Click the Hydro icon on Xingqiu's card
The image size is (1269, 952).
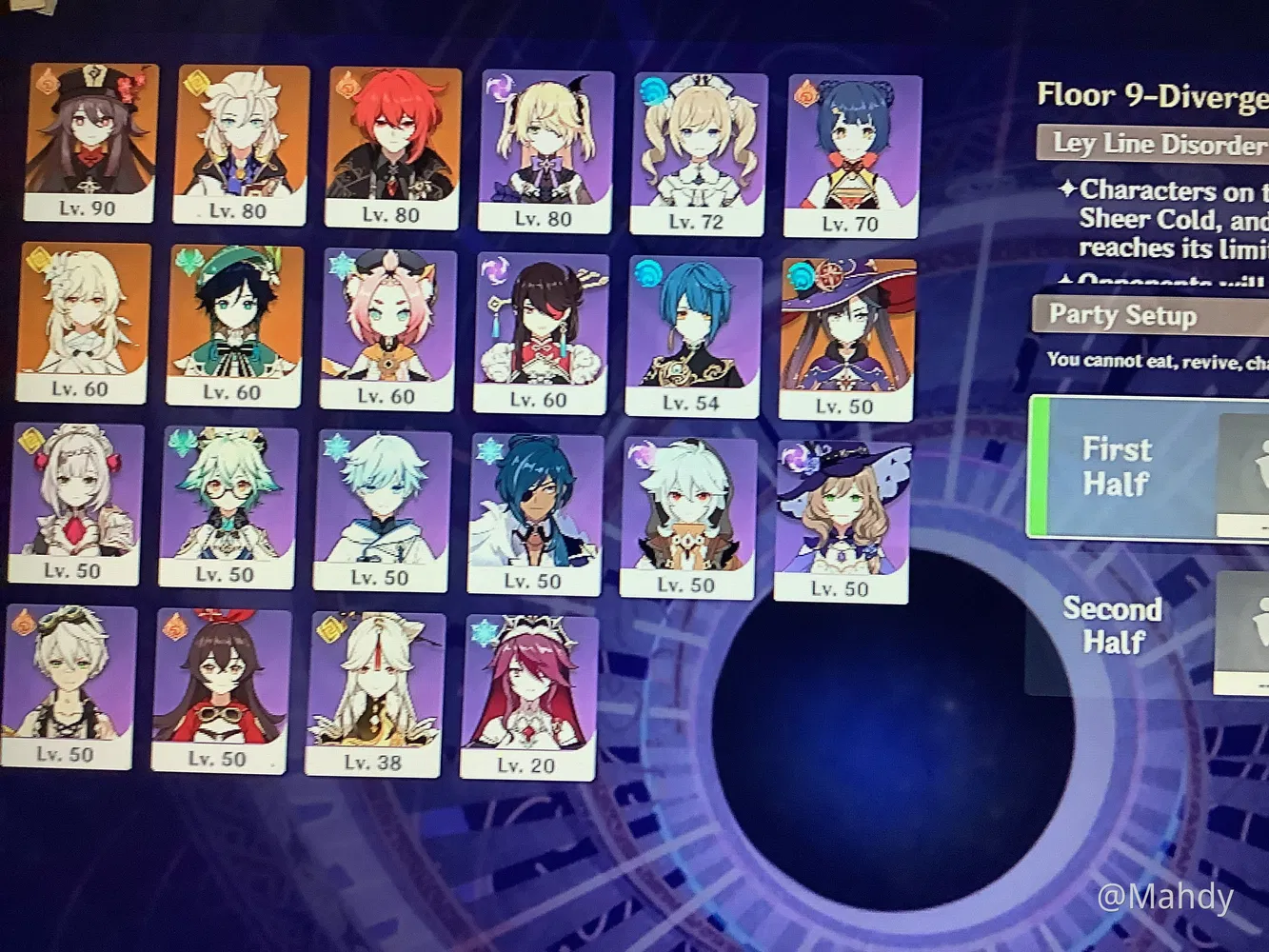[x=648, y=272]
